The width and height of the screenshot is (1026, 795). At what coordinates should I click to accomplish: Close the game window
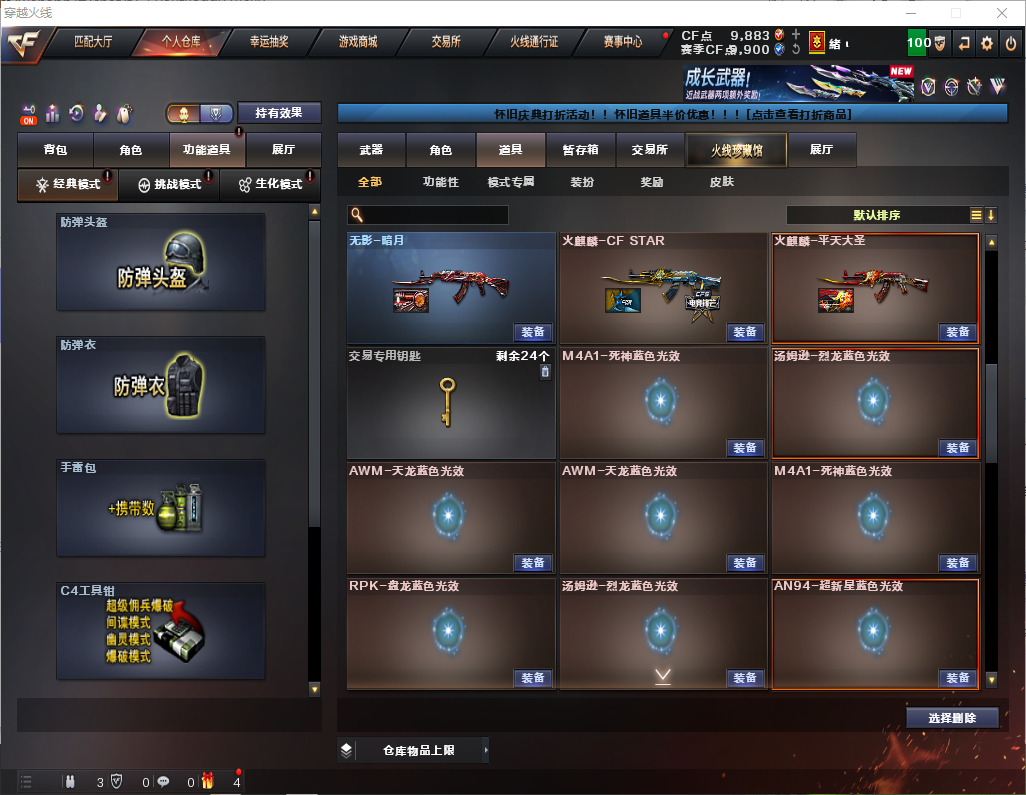click(1001, 13)
